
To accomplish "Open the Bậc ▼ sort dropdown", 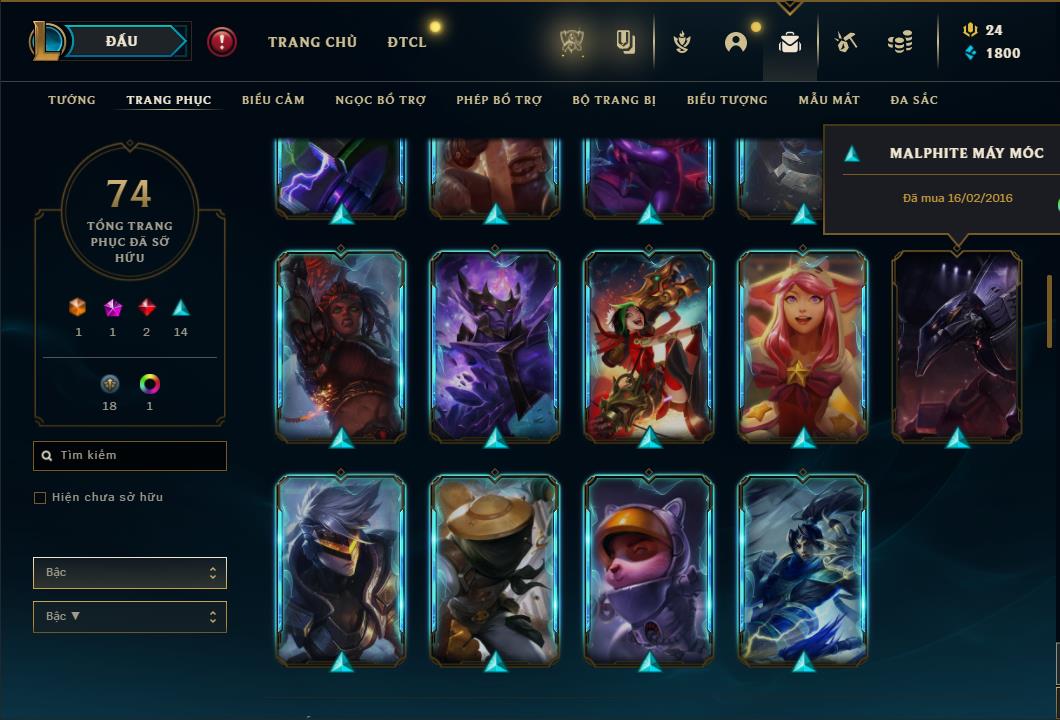I will pyautogui.click(x=130, y=617).
